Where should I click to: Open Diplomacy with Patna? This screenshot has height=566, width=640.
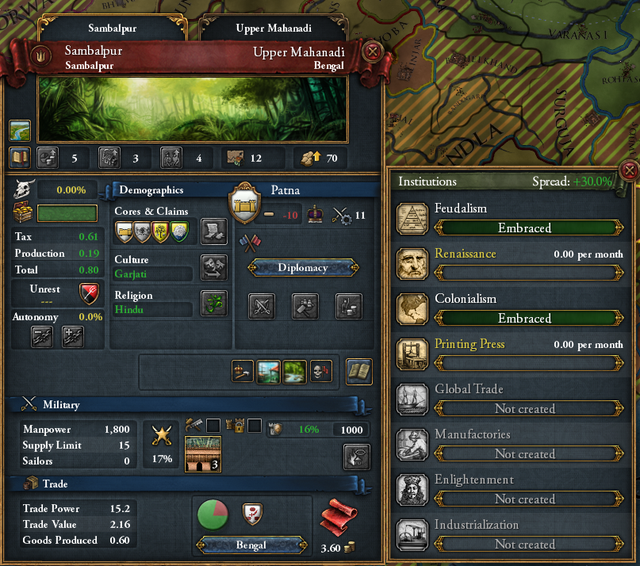(x=303, y=267)
